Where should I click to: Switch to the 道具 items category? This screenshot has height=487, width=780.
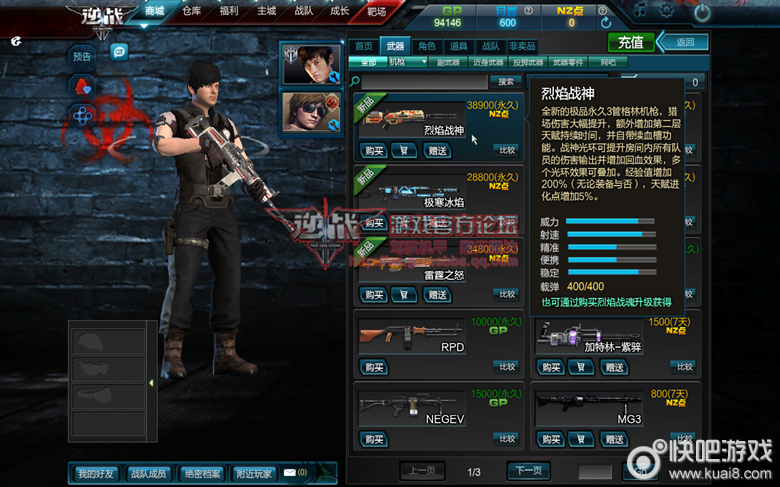(x=458, y=46)
